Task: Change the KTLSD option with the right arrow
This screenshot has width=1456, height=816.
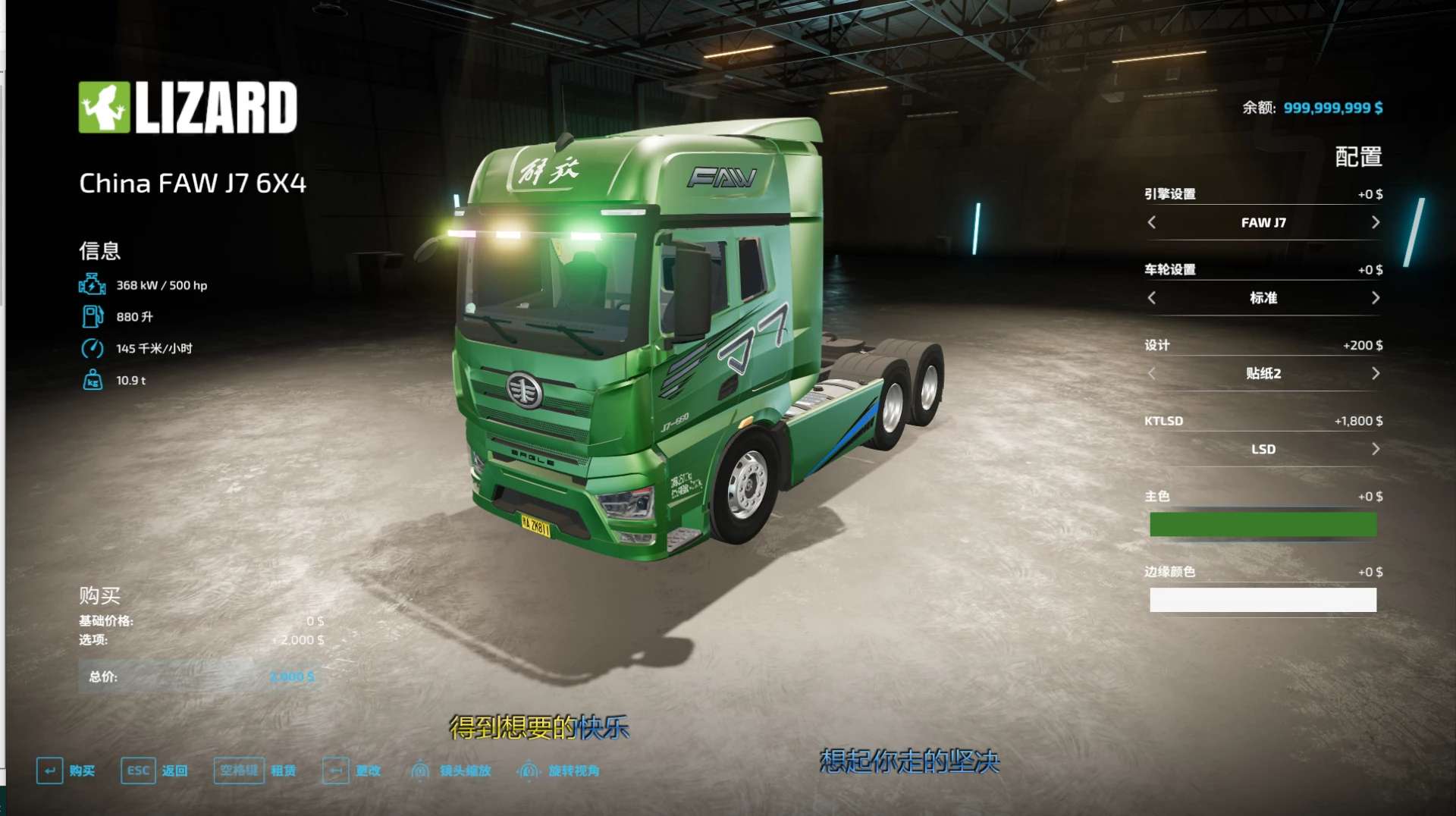Action: (1375, 449)
